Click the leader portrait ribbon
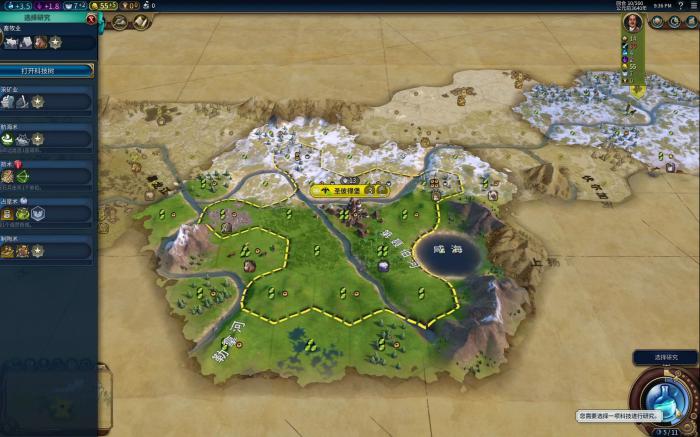 632,22
